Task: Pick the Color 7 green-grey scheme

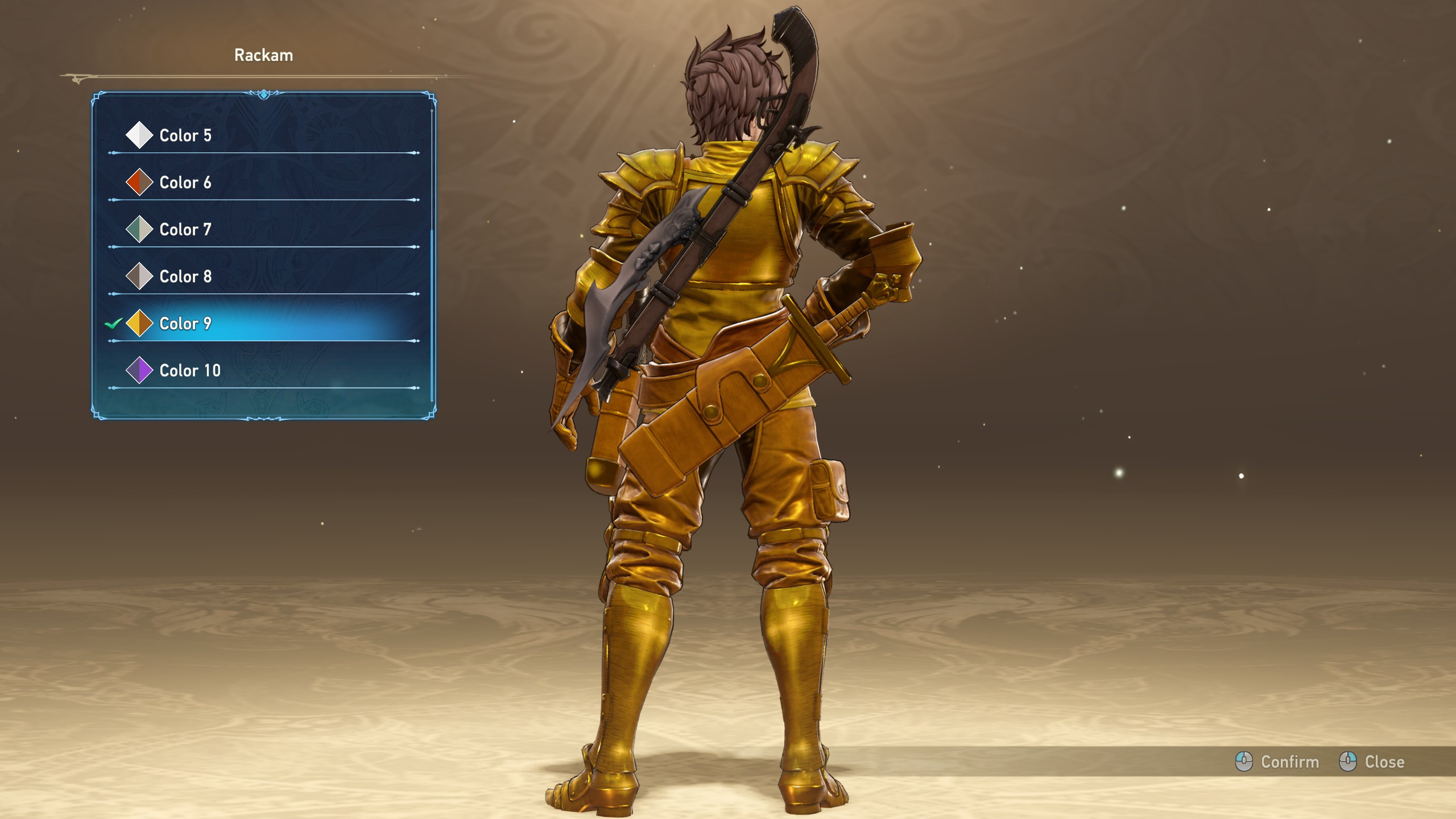Action: click(185, 230)
